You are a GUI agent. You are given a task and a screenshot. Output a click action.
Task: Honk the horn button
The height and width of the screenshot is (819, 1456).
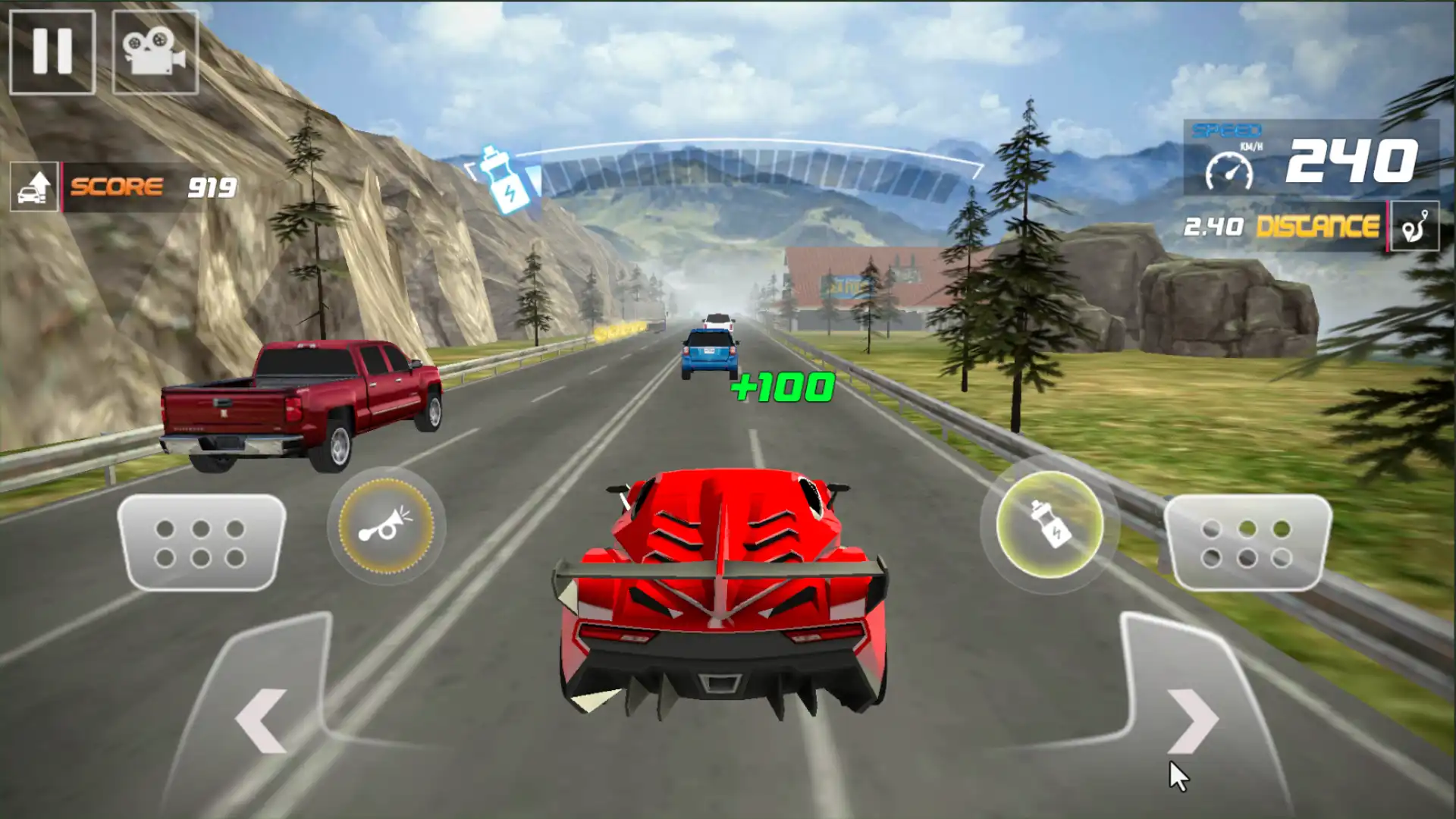[386, 526]
